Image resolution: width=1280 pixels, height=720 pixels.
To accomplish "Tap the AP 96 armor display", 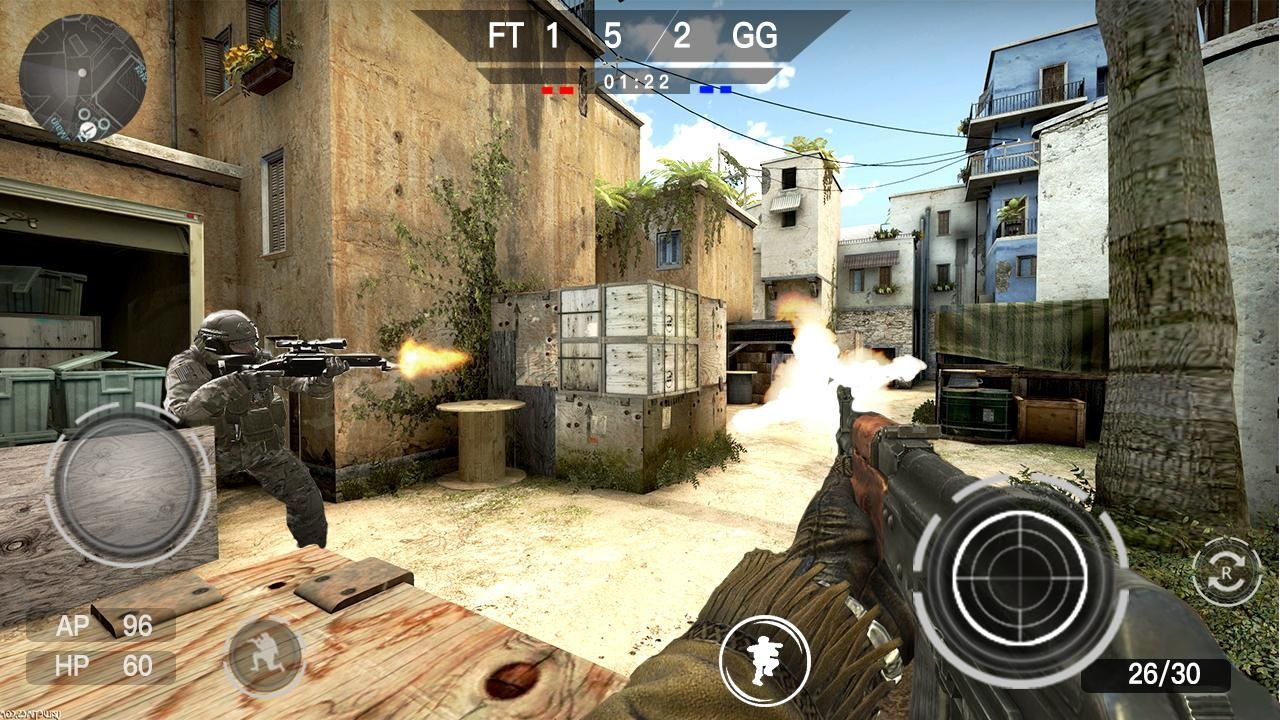I will pyautogui.click(x=100, y=625).
